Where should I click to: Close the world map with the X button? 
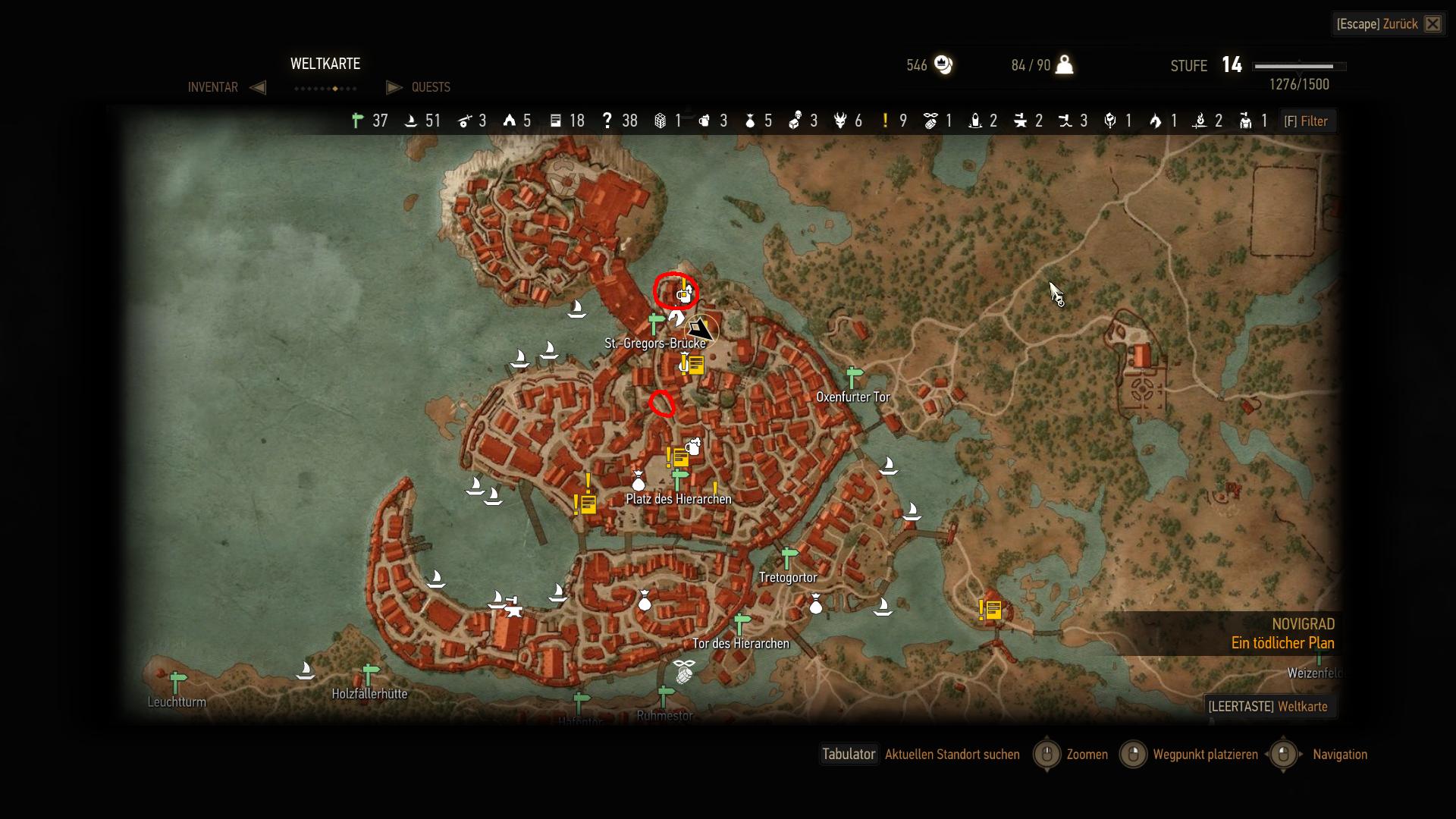(1432, 24)
